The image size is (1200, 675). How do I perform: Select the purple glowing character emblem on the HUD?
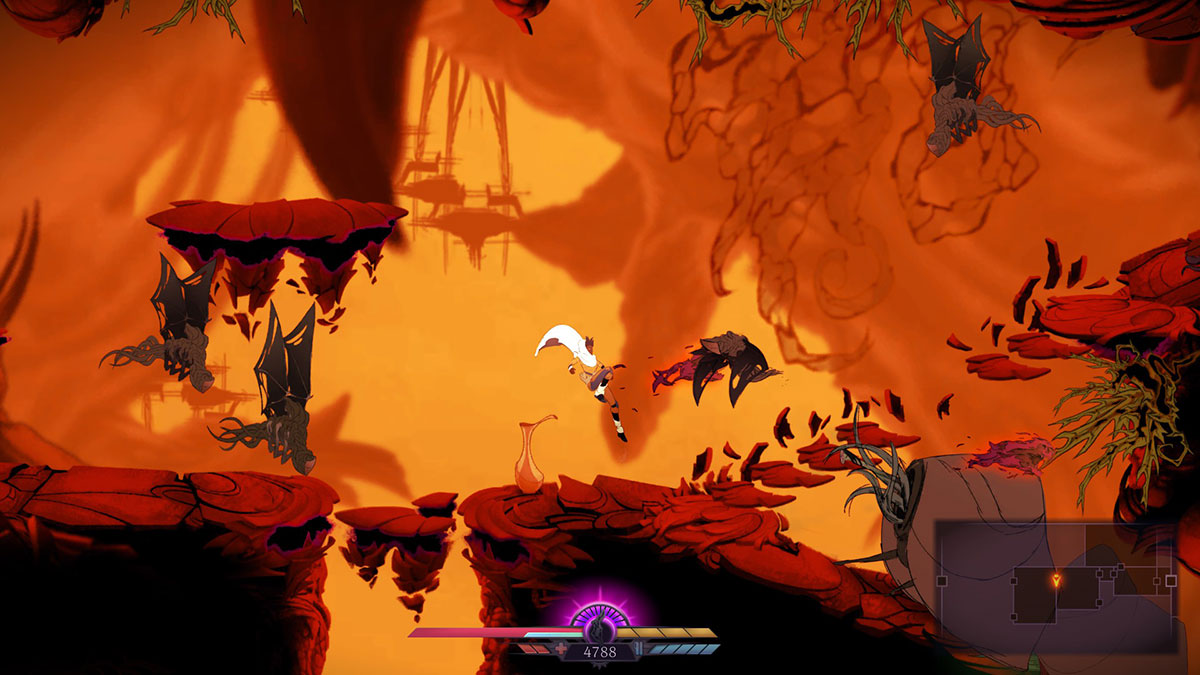click(x=598, y=627)
